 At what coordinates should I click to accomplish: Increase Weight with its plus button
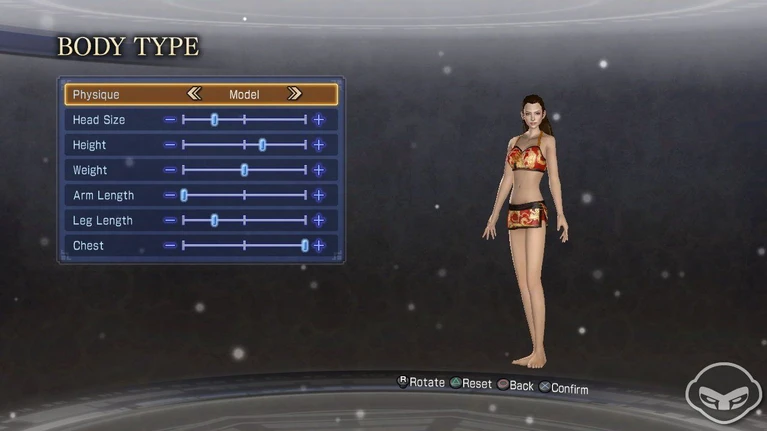click(x=319, y=170)
